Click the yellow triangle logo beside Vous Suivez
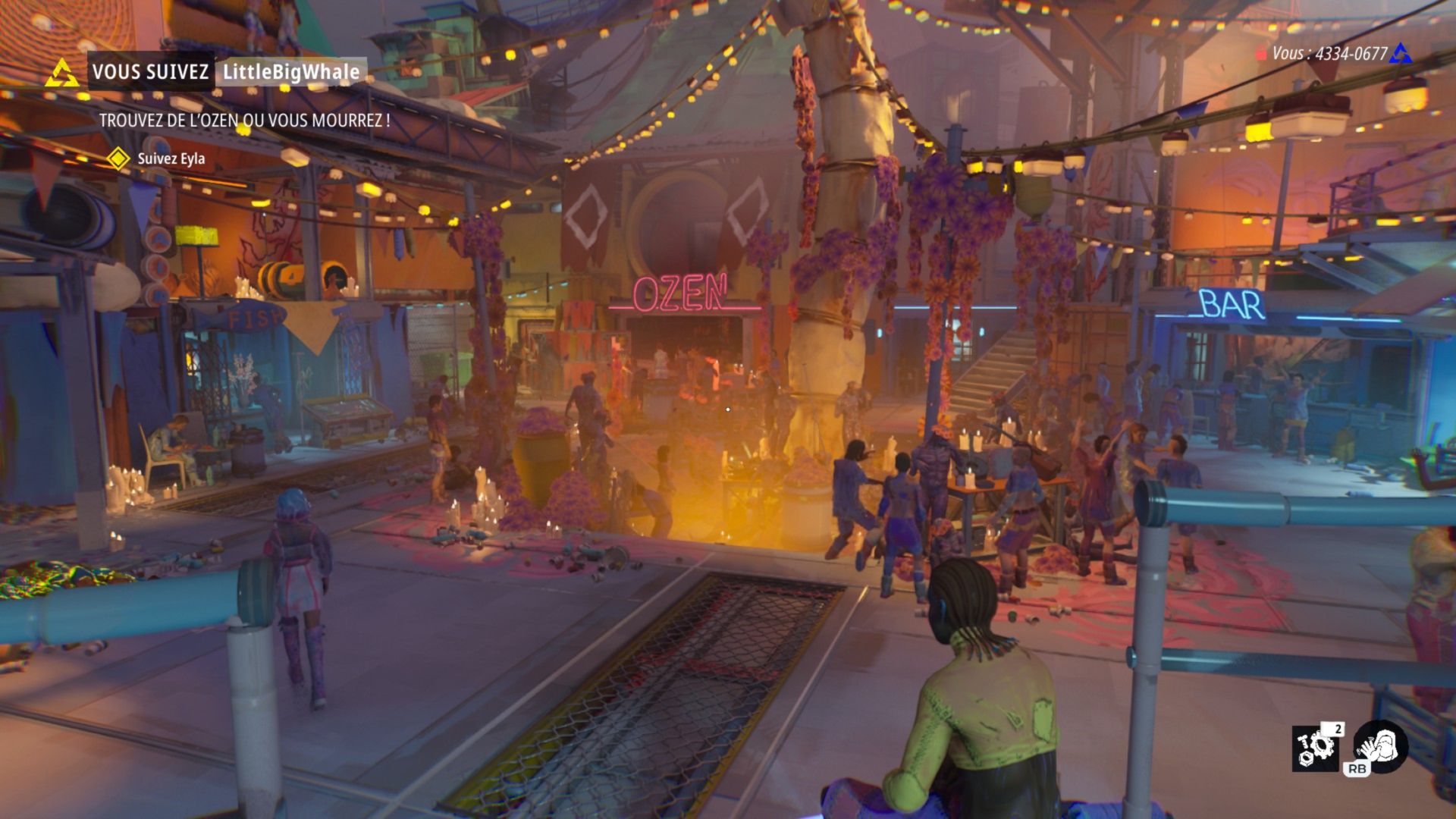 [x=62, y=73]
